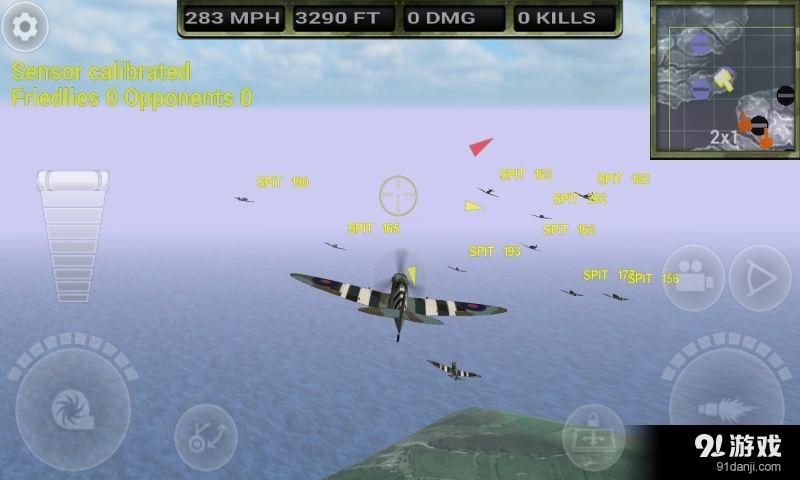The height and width of the screenshot is (480, 800).
Task: Fire guns with the bullet button
Action: coord(727,408)
